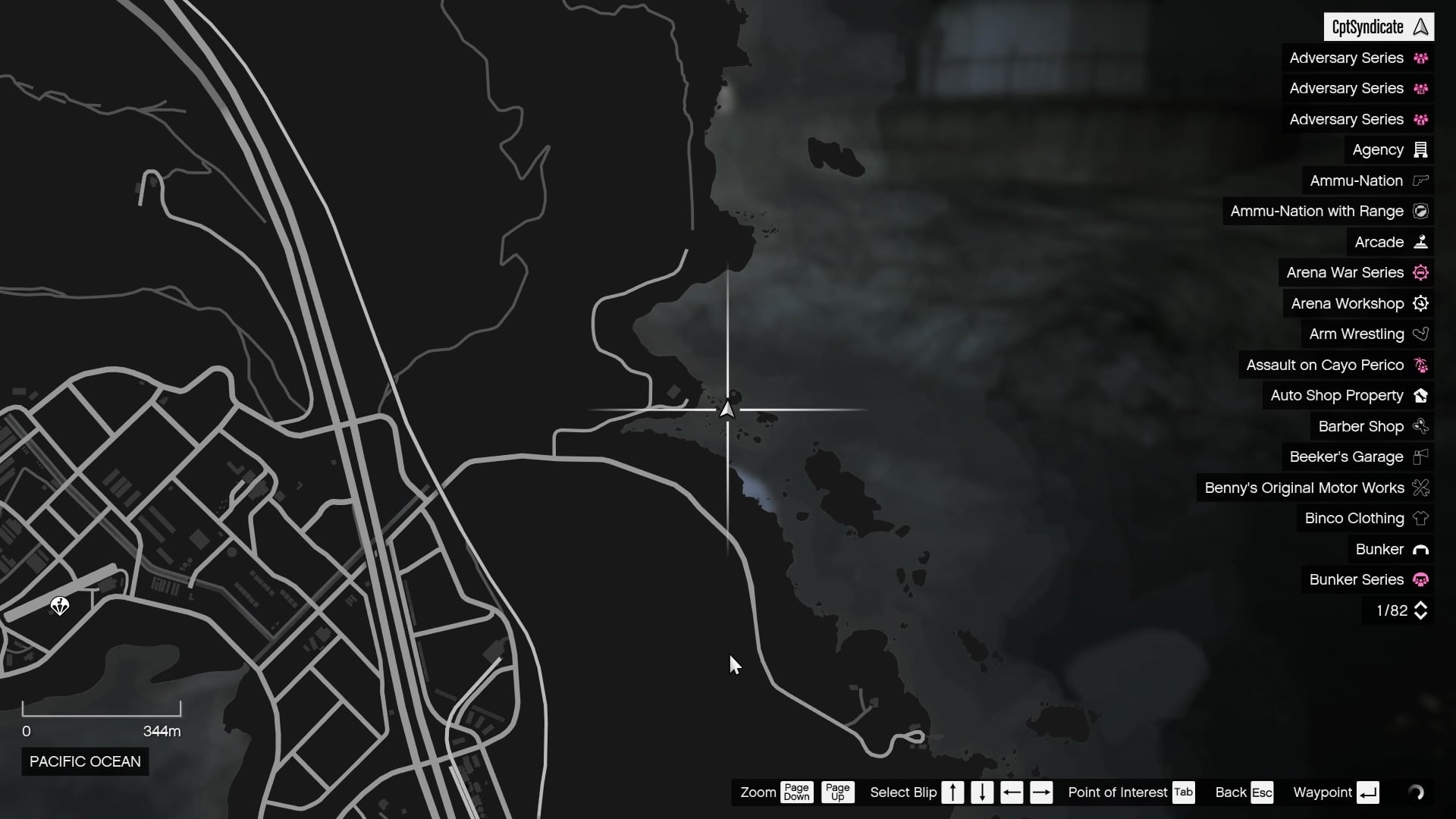Select the Ammu-Nation pistol icon
The image size is (1456, 819).
pyautogui.click(x=1420, y=180)
